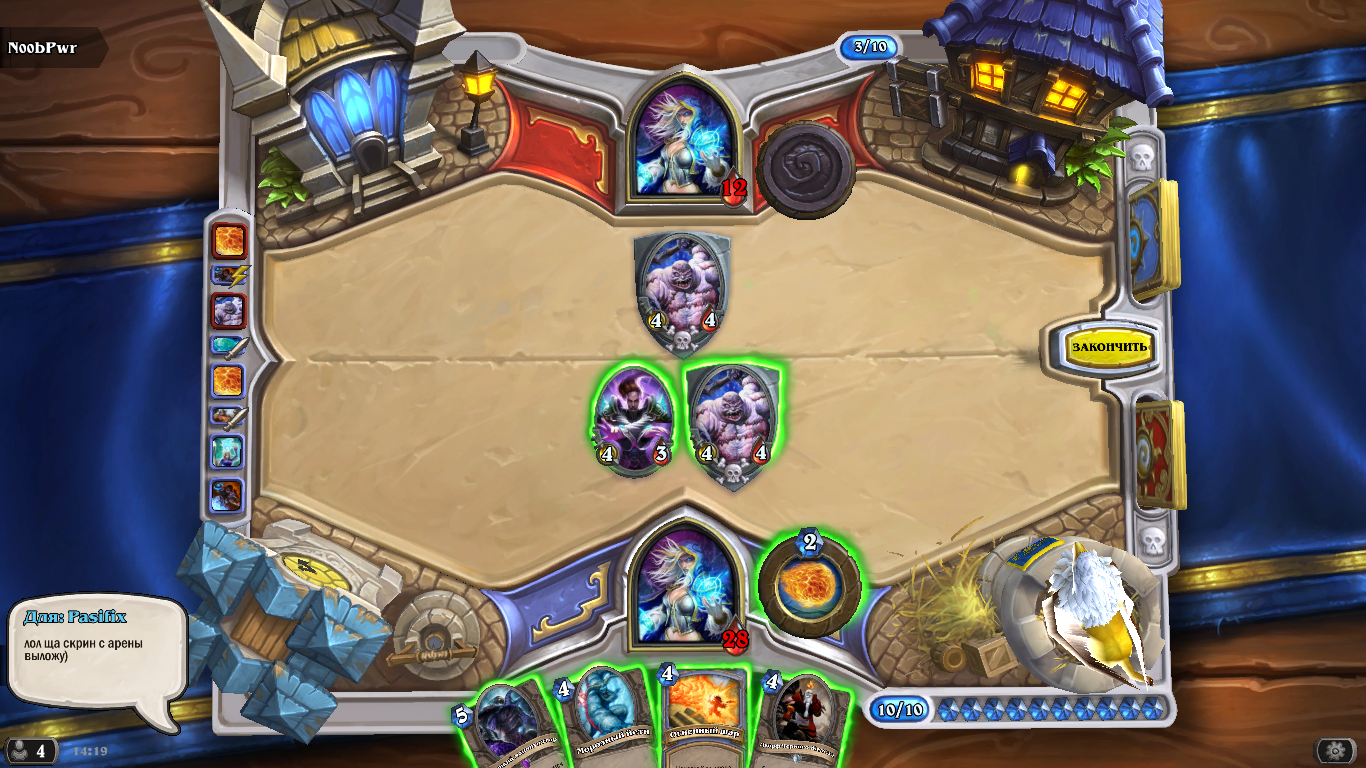Open the friends list showing 4 online
Viewport: 1366px width, 768px height.
coord(30,751)
